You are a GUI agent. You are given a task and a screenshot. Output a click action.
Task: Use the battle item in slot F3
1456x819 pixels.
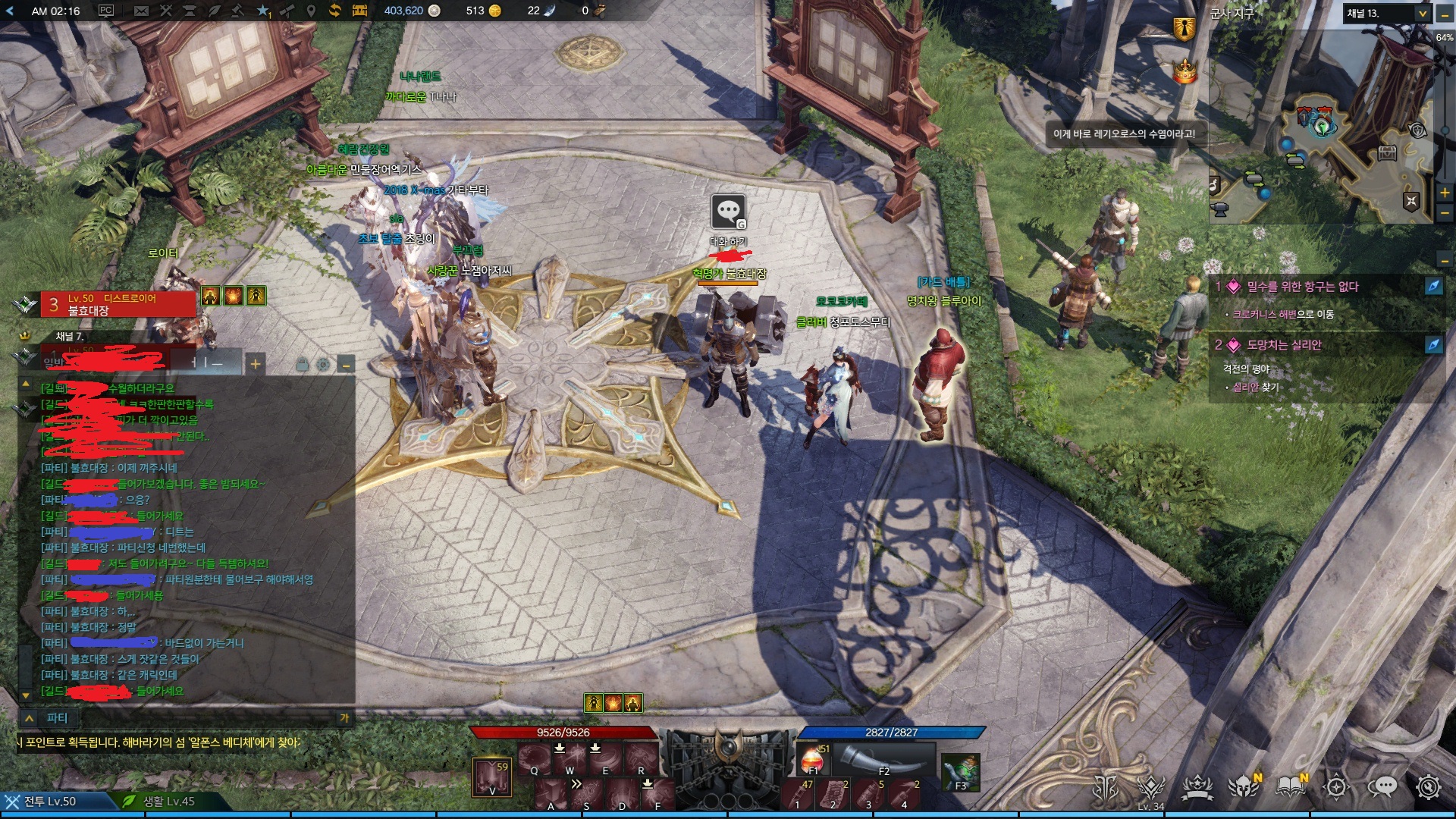(x=960, y=772)
